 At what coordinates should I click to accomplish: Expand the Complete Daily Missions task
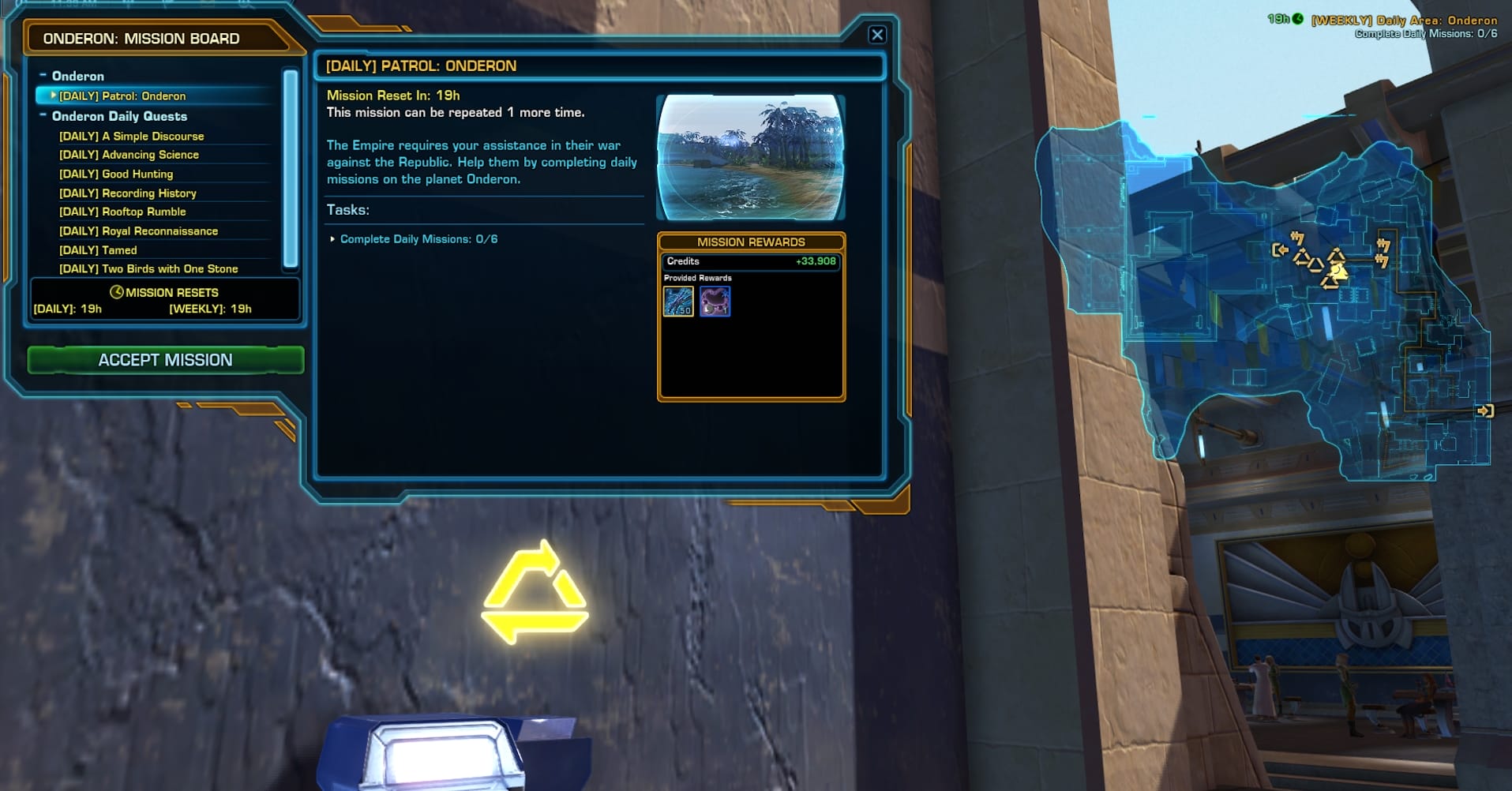pyautogui.click(x=332, y=239)
